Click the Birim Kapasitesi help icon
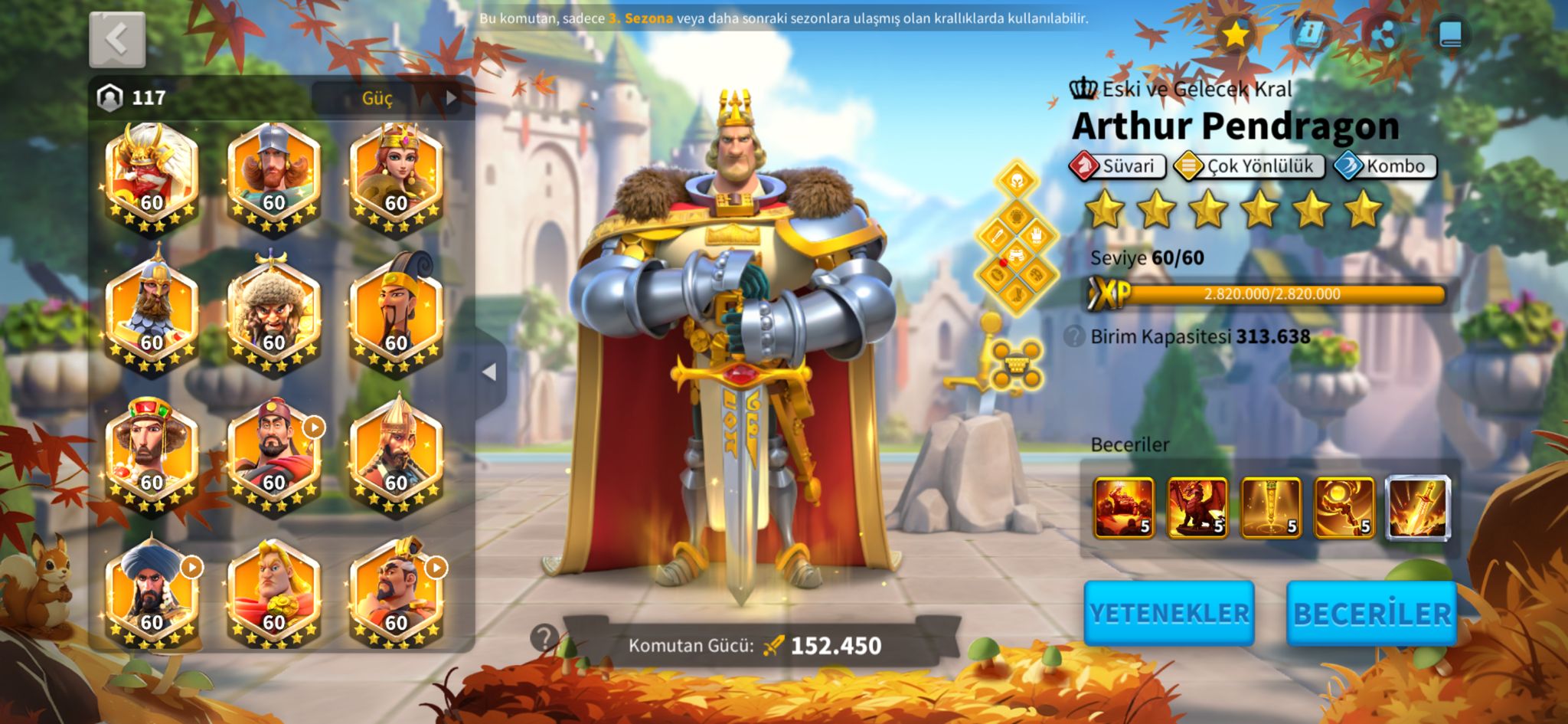 tap(1075, 336)
